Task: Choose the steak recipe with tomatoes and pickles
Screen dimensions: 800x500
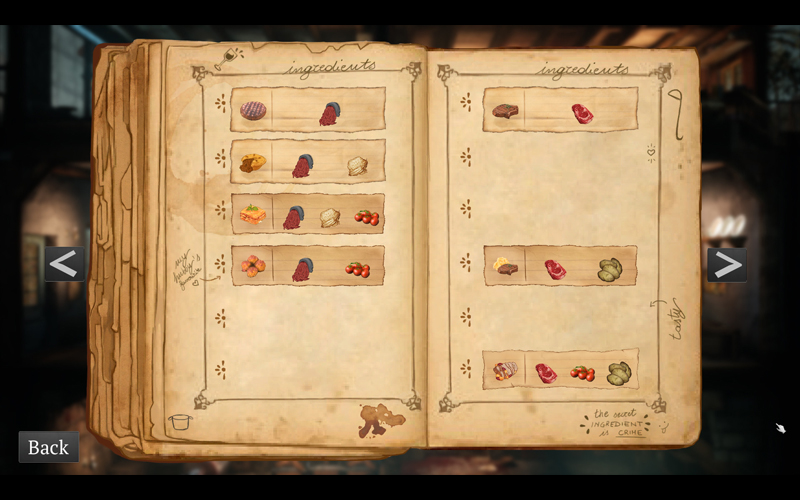Action: coord(560,370)
